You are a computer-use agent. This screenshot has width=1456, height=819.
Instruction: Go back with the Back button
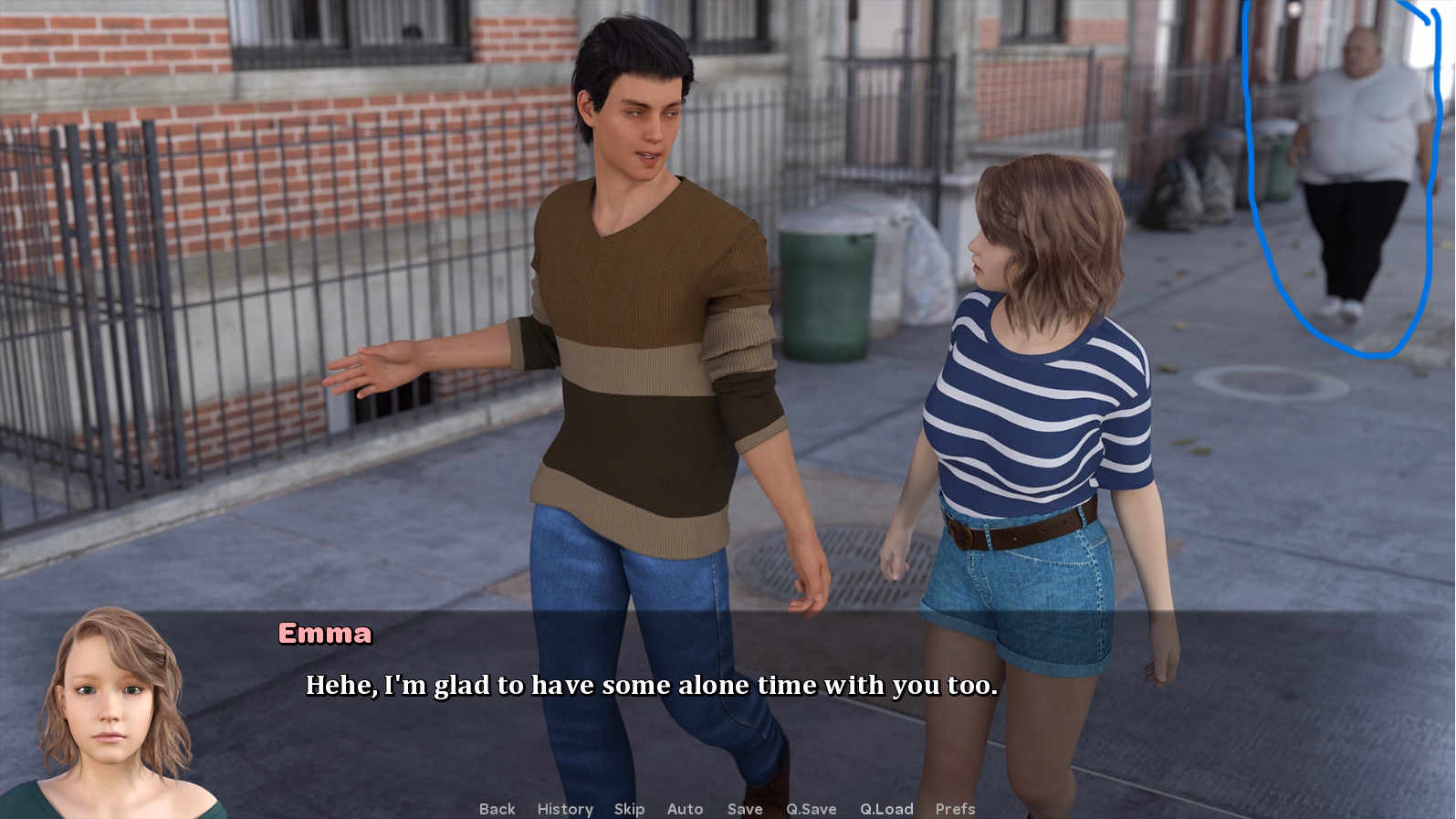[497, 809]
